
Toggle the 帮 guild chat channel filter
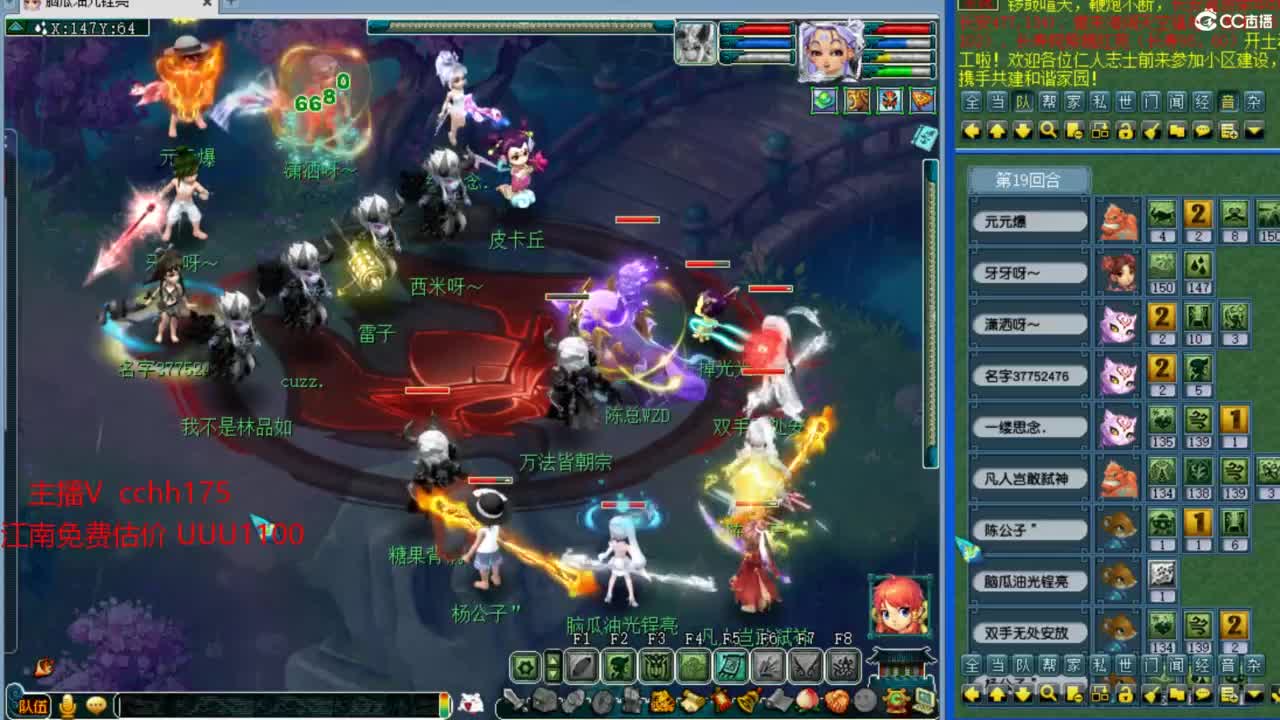coord(1050,101)
